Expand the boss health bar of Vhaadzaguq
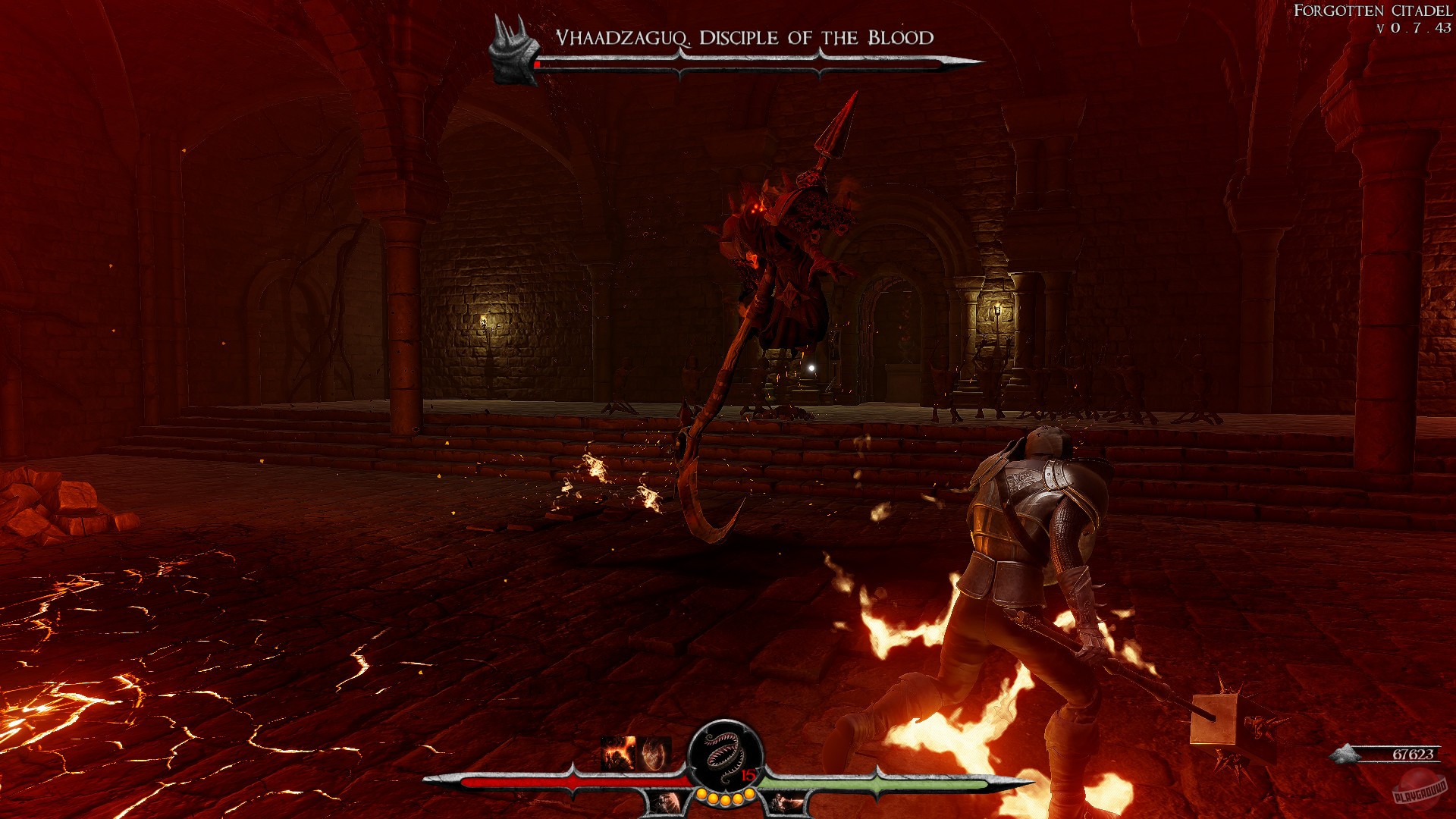The width and height of the screenshot is (1456, 819). 743,66
